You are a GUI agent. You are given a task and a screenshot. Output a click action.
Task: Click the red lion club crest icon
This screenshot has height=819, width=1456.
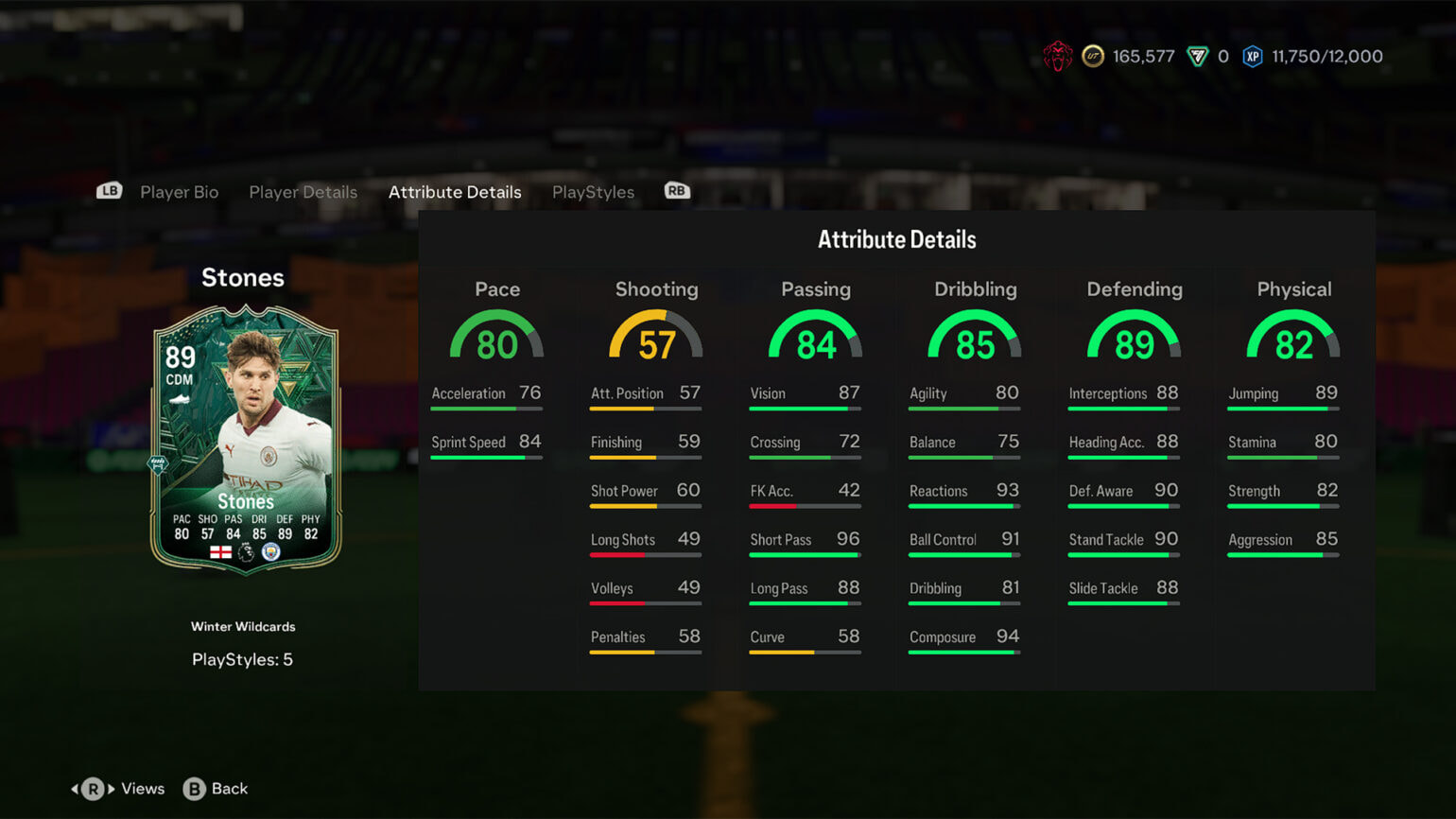point(1056,56)
